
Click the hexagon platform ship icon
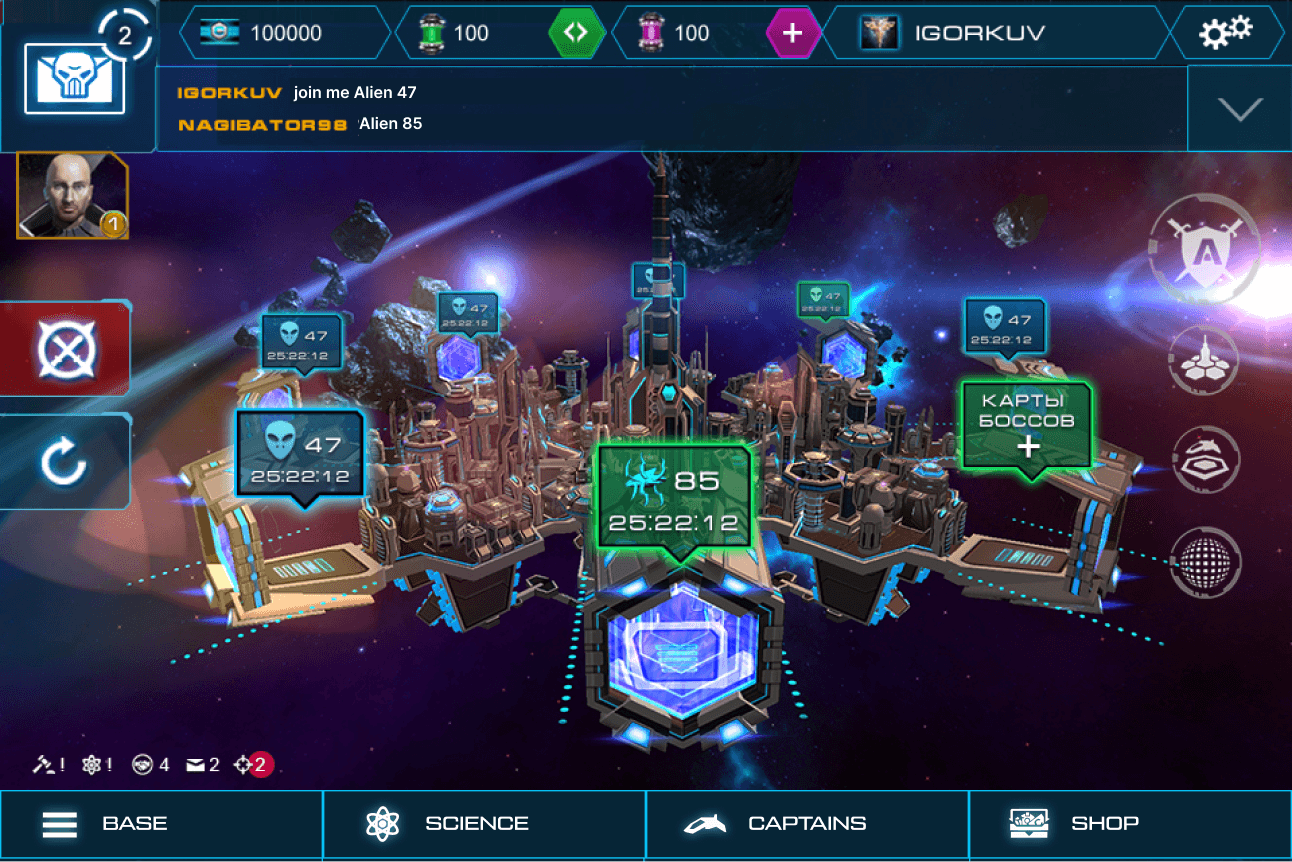(x=1205, y=459)
